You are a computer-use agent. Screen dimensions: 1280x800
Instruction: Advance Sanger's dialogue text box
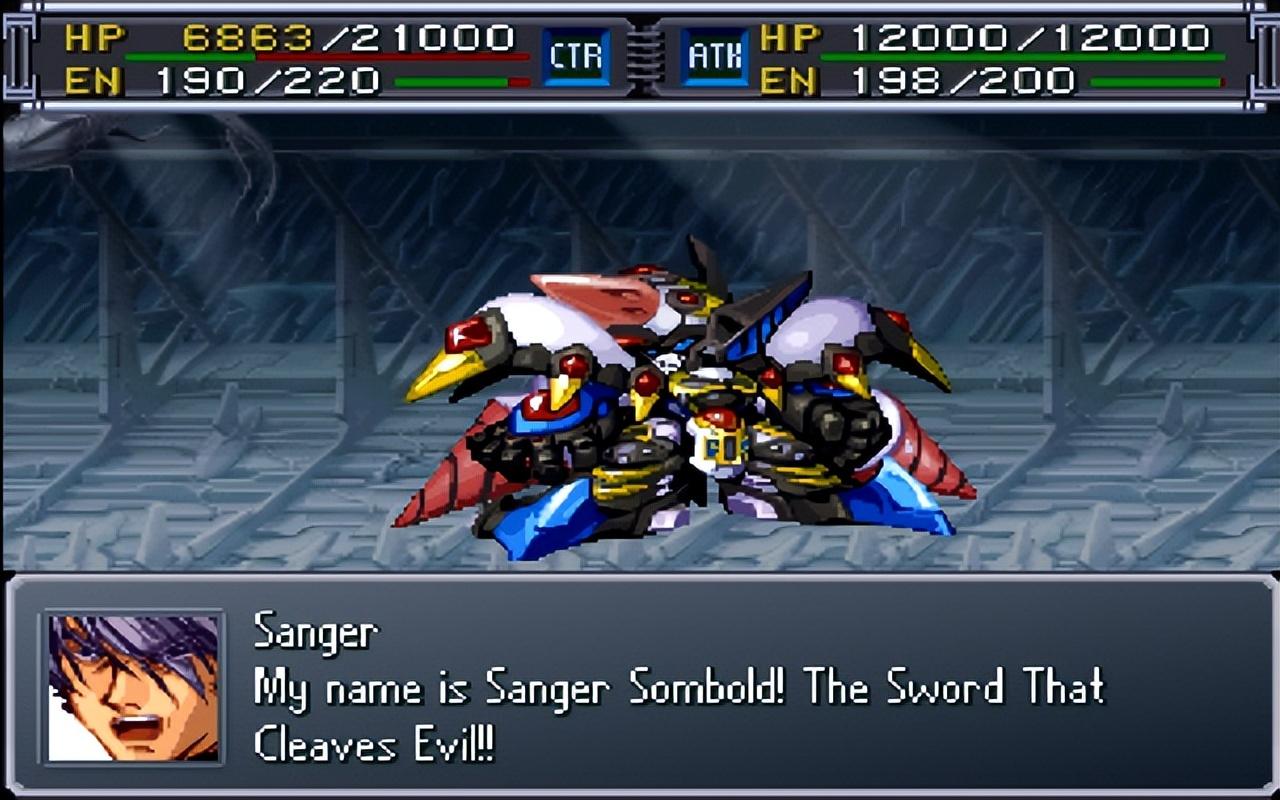pos(680,688)
